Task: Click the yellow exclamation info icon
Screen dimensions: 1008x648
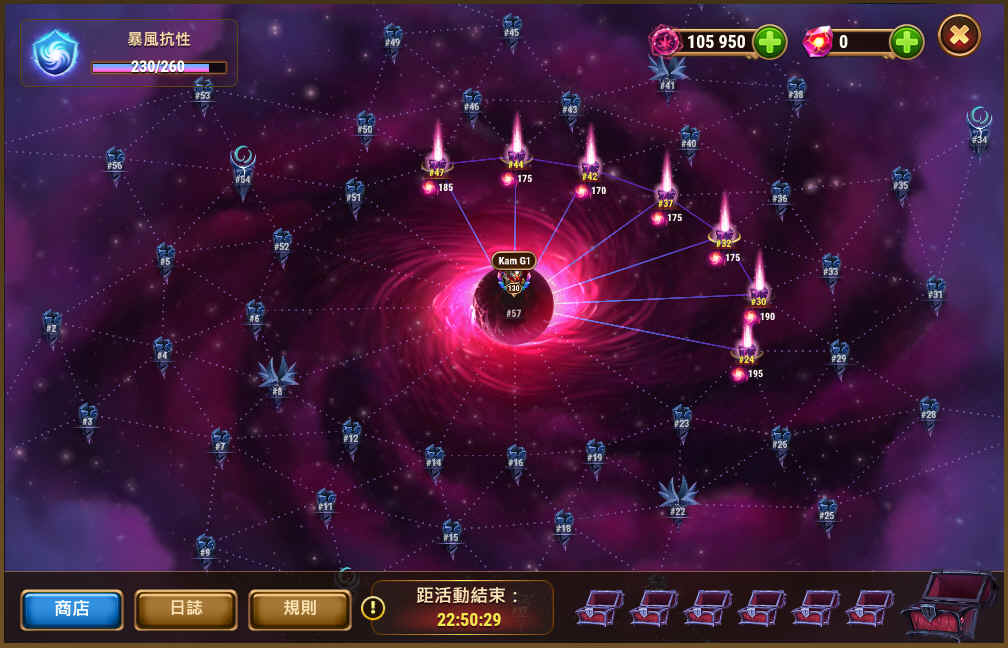Action: coord(372,608)
